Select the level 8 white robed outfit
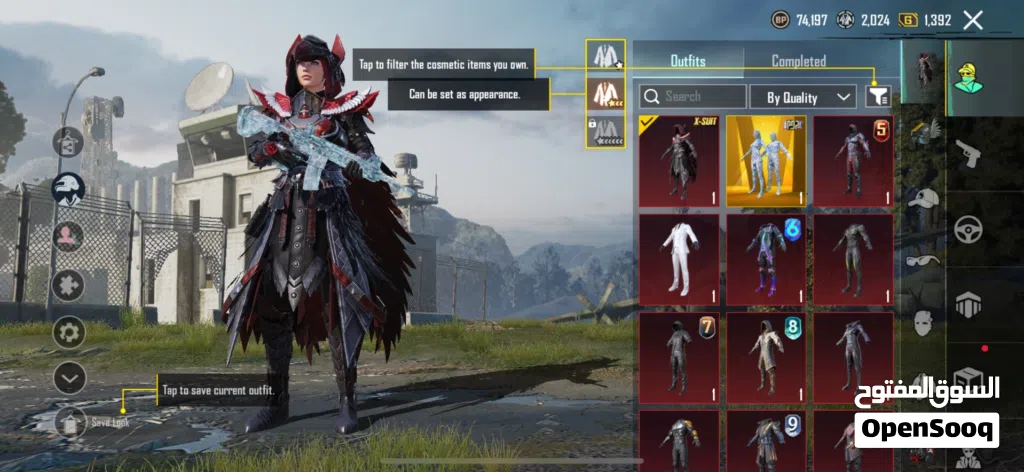The image size is (1024, 472). pyautogui.click(x=766, y=357)
